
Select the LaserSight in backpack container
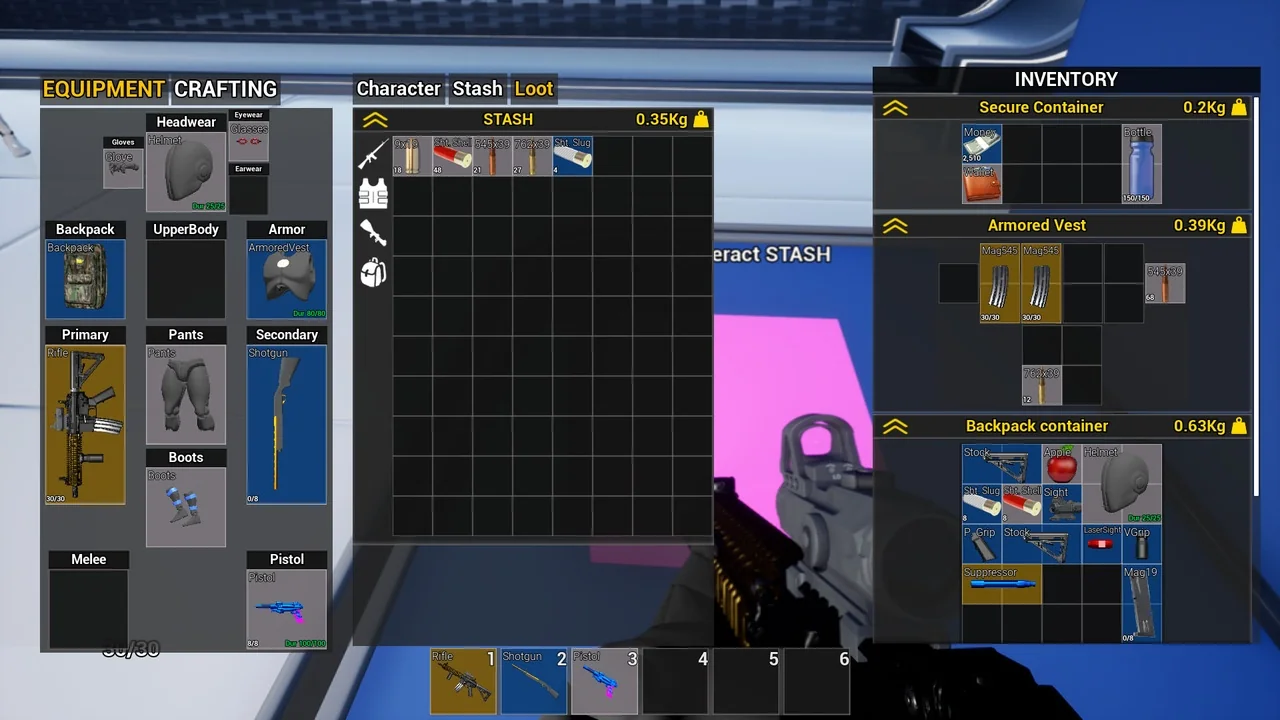tap(1100, 544)
